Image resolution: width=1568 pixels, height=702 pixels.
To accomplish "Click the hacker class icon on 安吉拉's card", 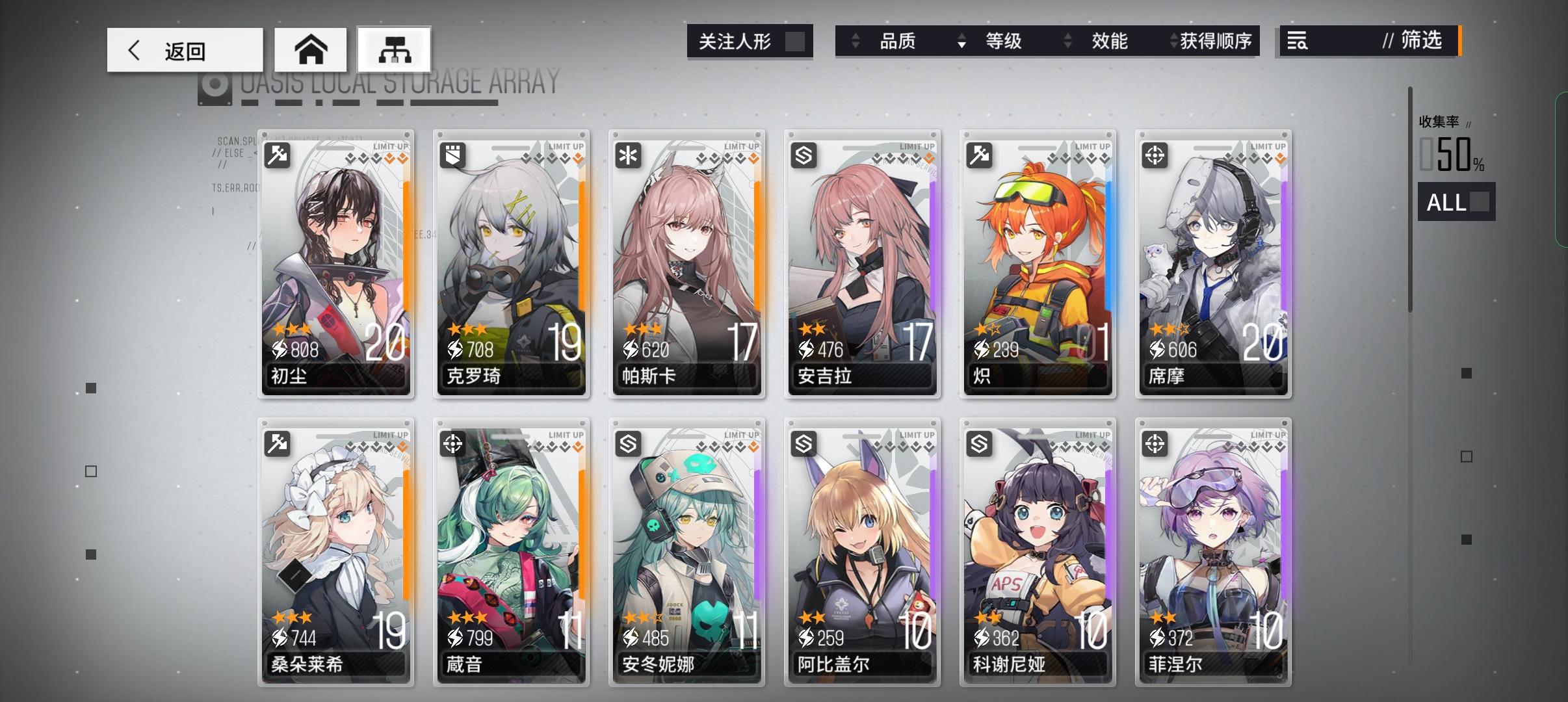I will click(804, 154).
